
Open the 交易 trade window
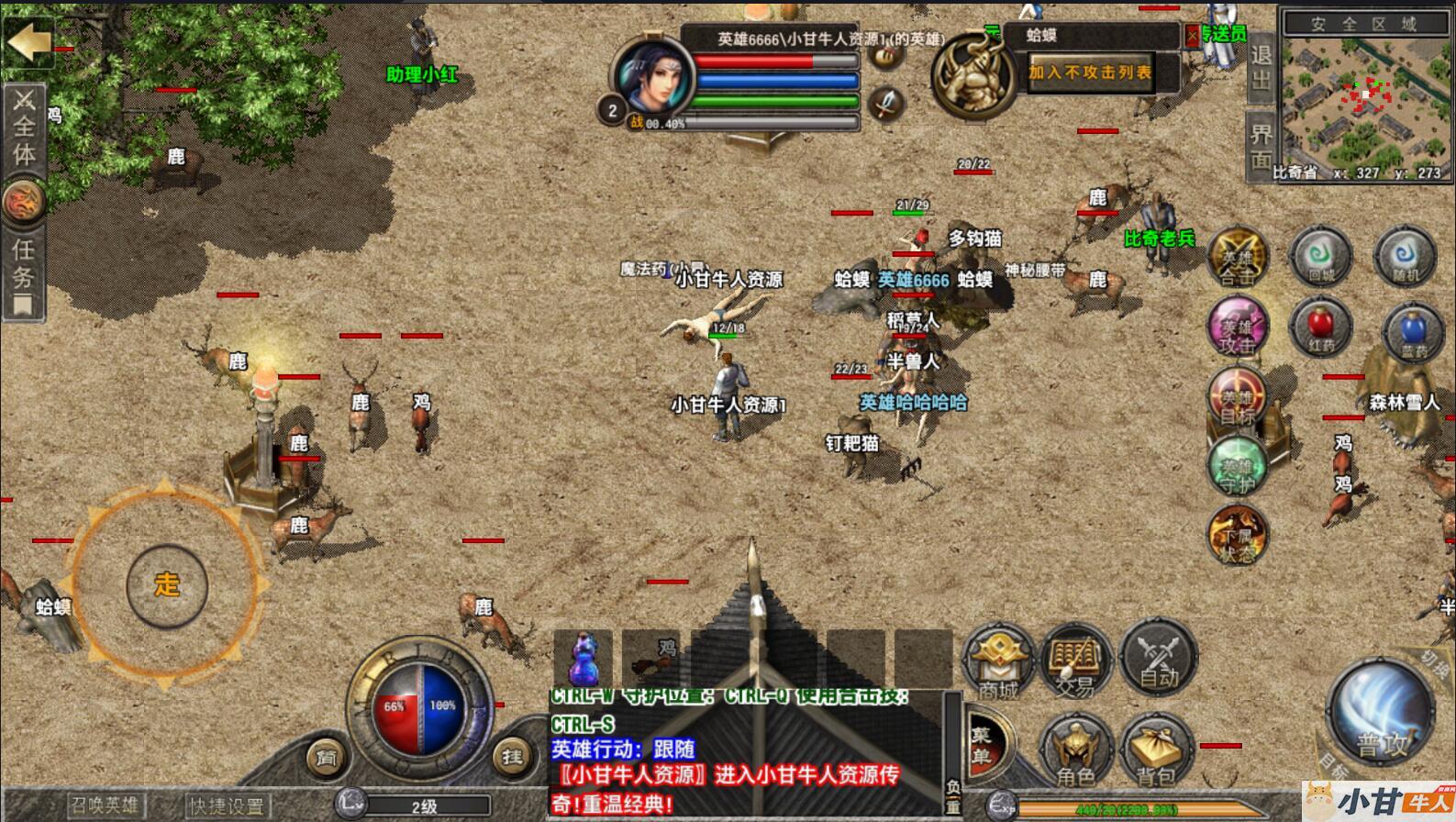(x=1075, y=659)
